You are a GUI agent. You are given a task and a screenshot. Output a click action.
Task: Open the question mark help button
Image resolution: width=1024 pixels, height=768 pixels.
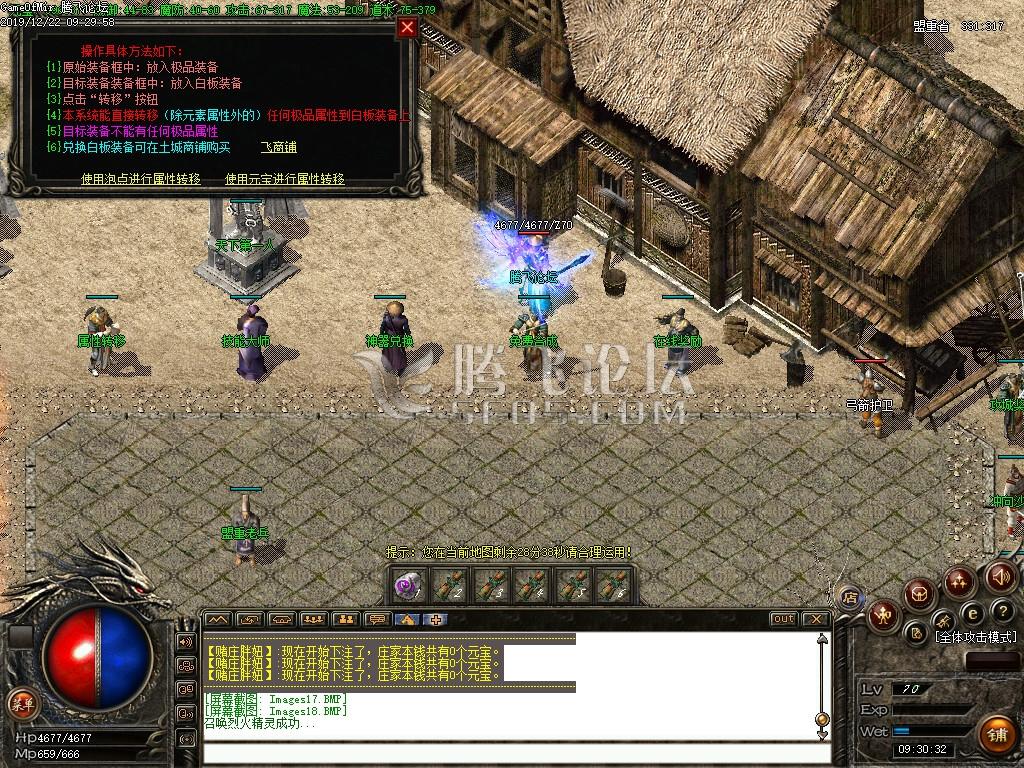(x=1003, y=611)
